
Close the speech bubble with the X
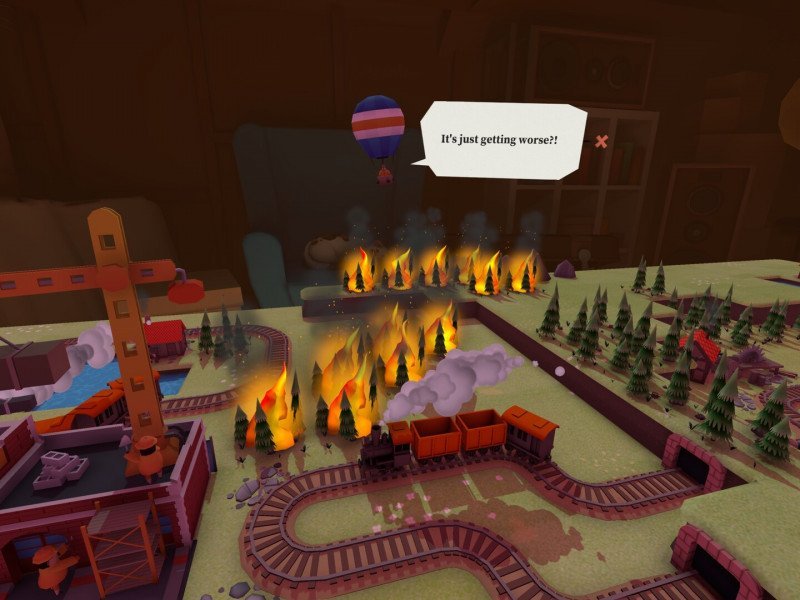click(601, 141)
